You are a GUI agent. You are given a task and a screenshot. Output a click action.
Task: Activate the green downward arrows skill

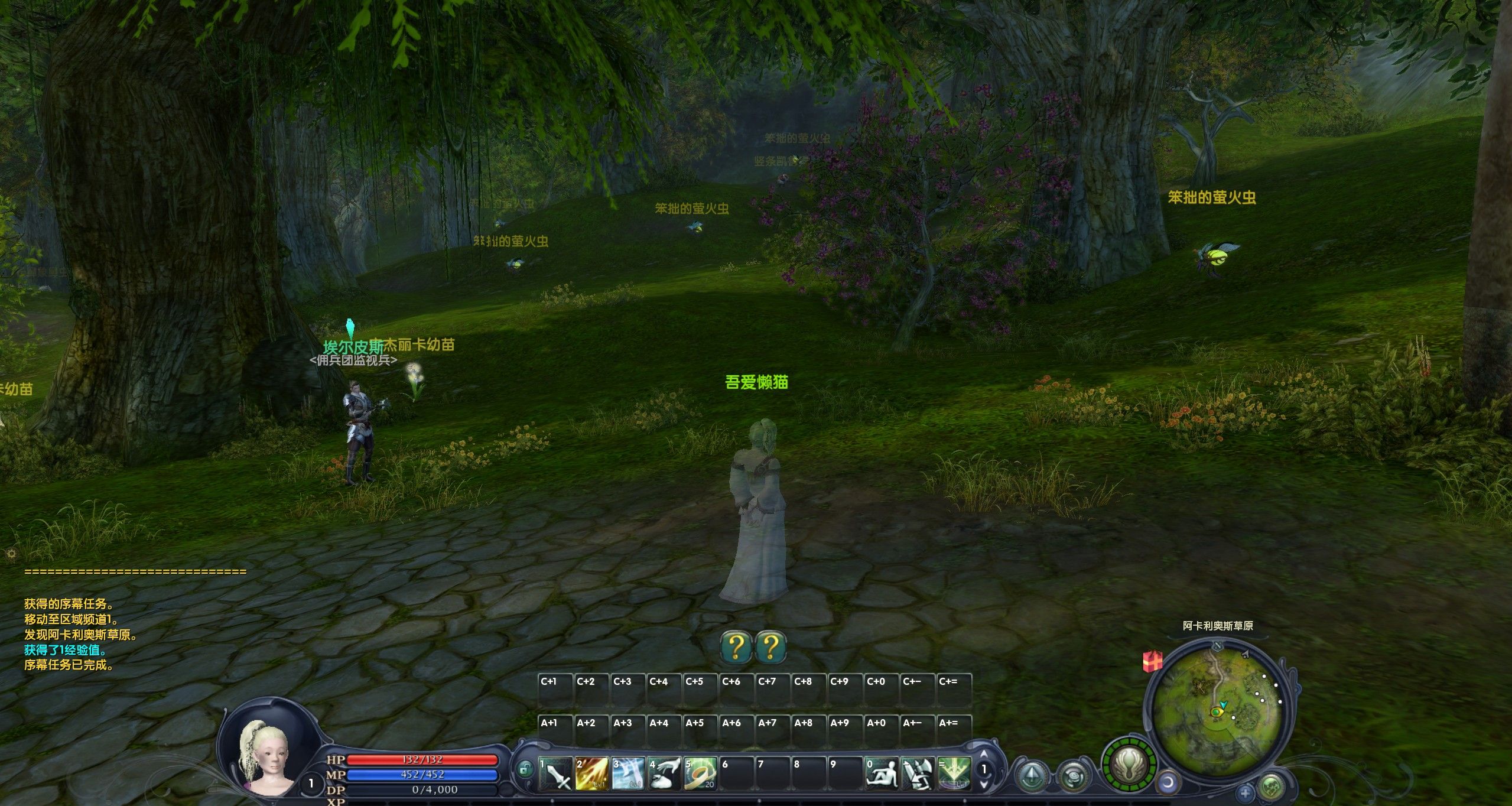[x=954, y=774]
